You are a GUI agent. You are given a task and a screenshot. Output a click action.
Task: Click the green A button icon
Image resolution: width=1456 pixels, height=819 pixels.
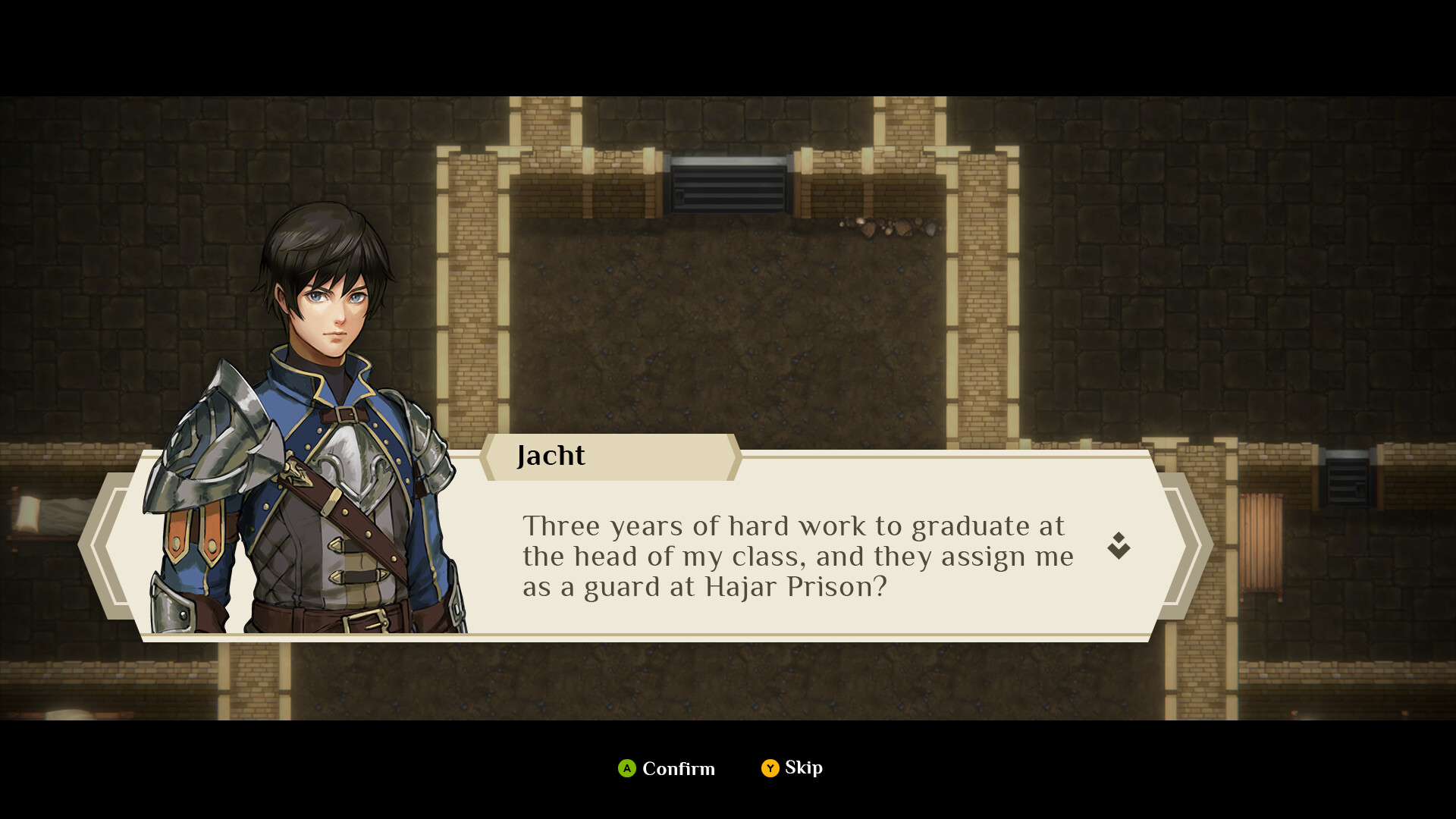(x=626, y=769)
